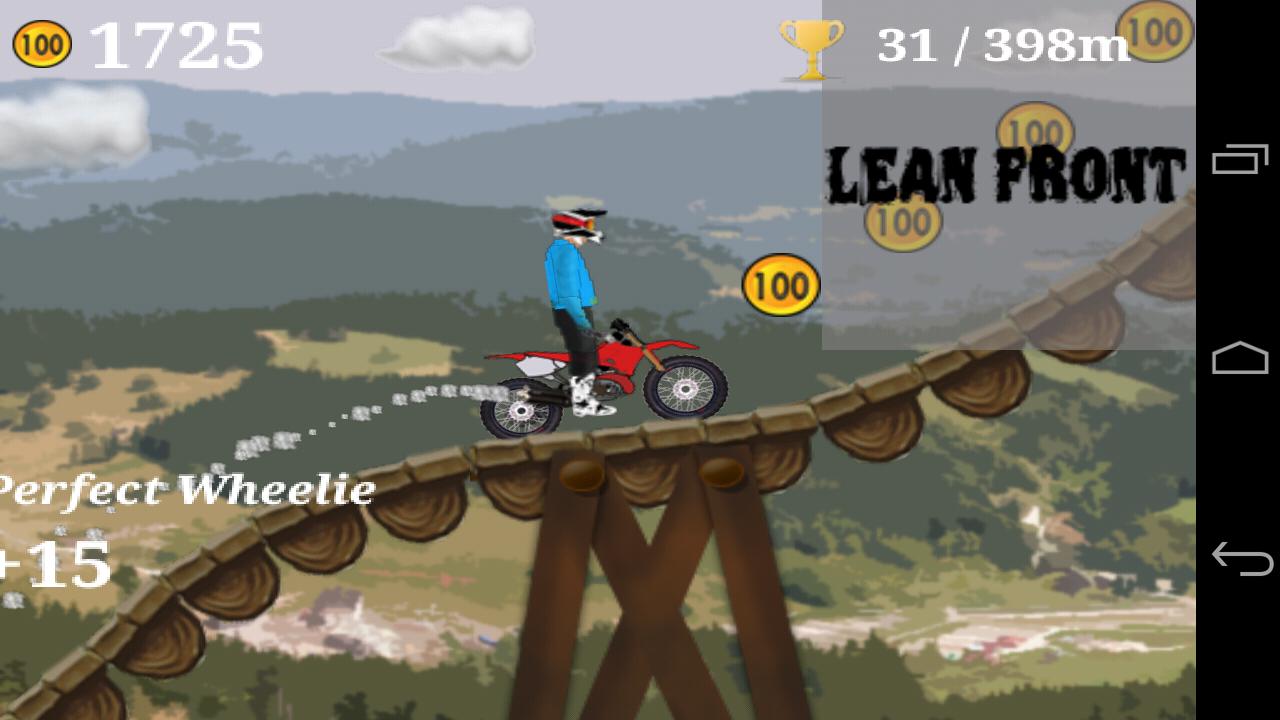The image size is (1280, 720).
Task: Tap the Recent Apps button on navigation bar
Action: tap(1240, 160)
